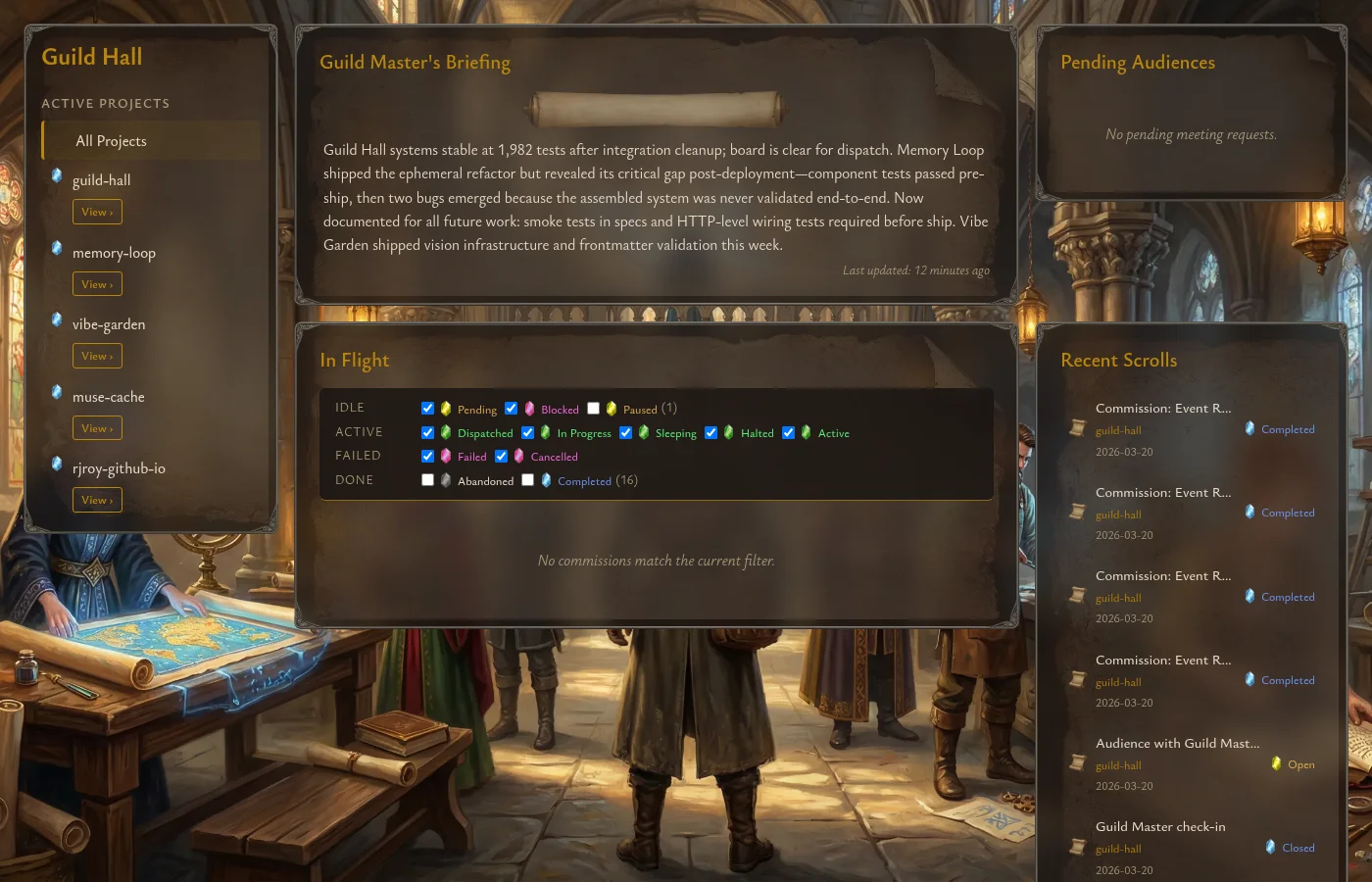Click the blue Completed gem in the DONE row
1372x882 pixels.
pos(546,480)
